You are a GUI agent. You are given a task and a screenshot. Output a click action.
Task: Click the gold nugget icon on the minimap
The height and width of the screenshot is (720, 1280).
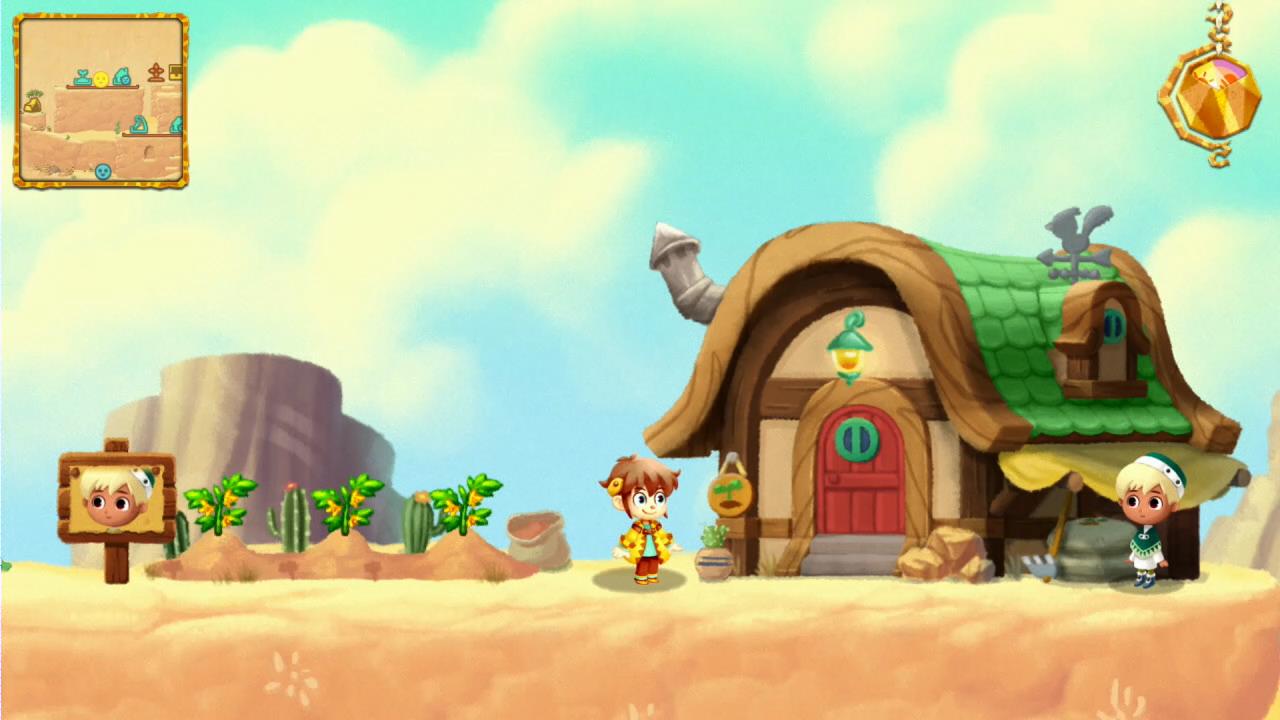[32, 105]
